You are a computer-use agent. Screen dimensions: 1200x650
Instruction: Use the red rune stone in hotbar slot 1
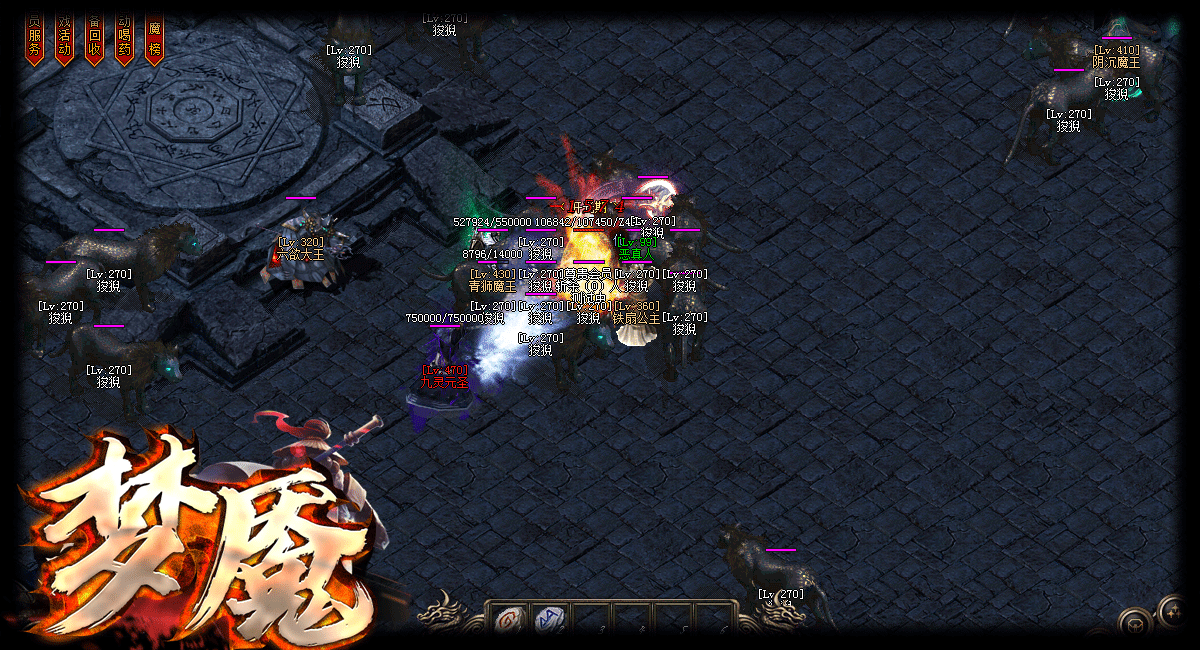coord(508,620)
